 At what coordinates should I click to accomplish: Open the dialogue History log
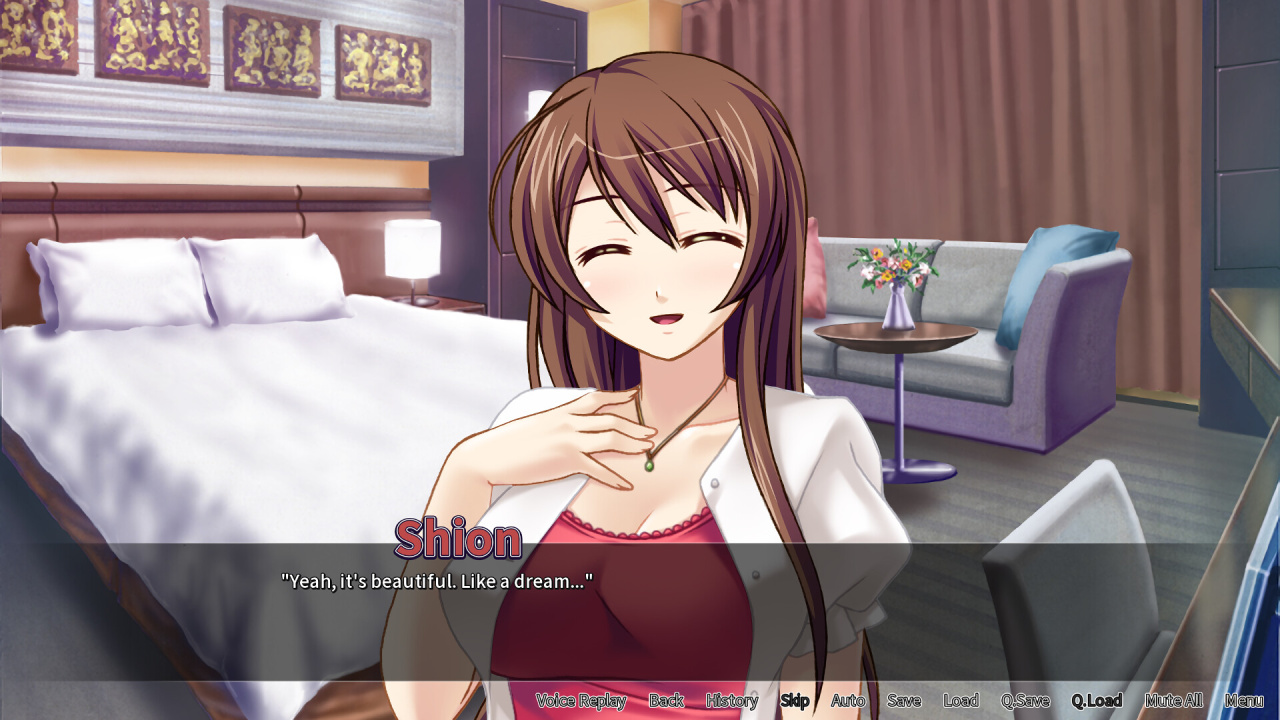pos(731,701)
